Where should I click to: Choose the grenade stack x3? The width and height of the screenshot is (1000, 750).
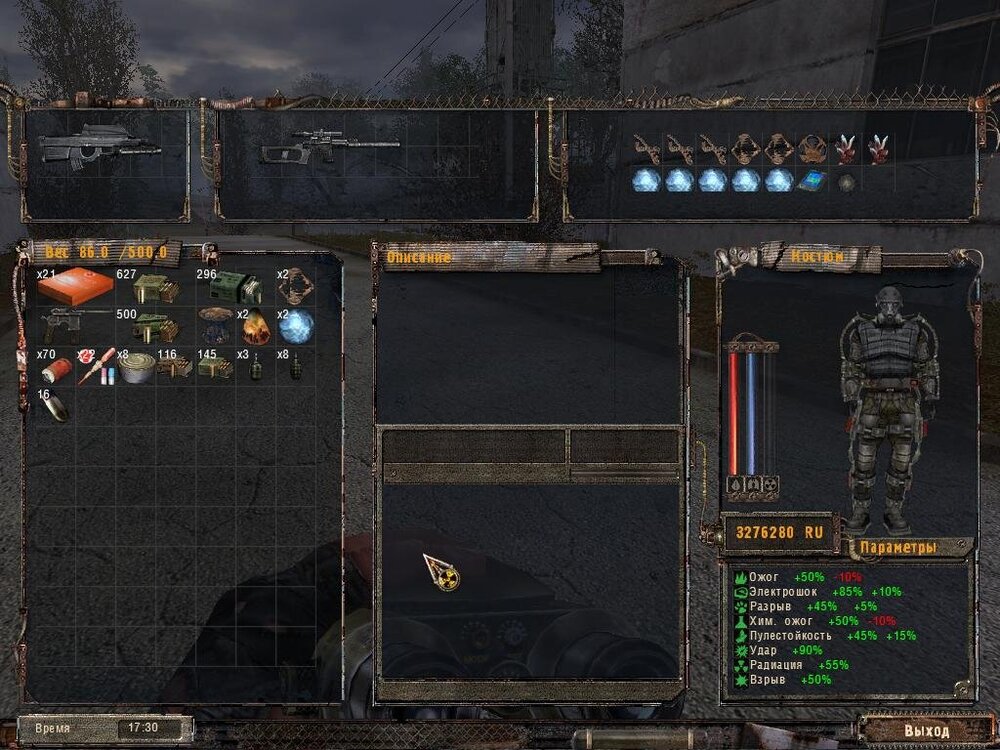(254, 367)
